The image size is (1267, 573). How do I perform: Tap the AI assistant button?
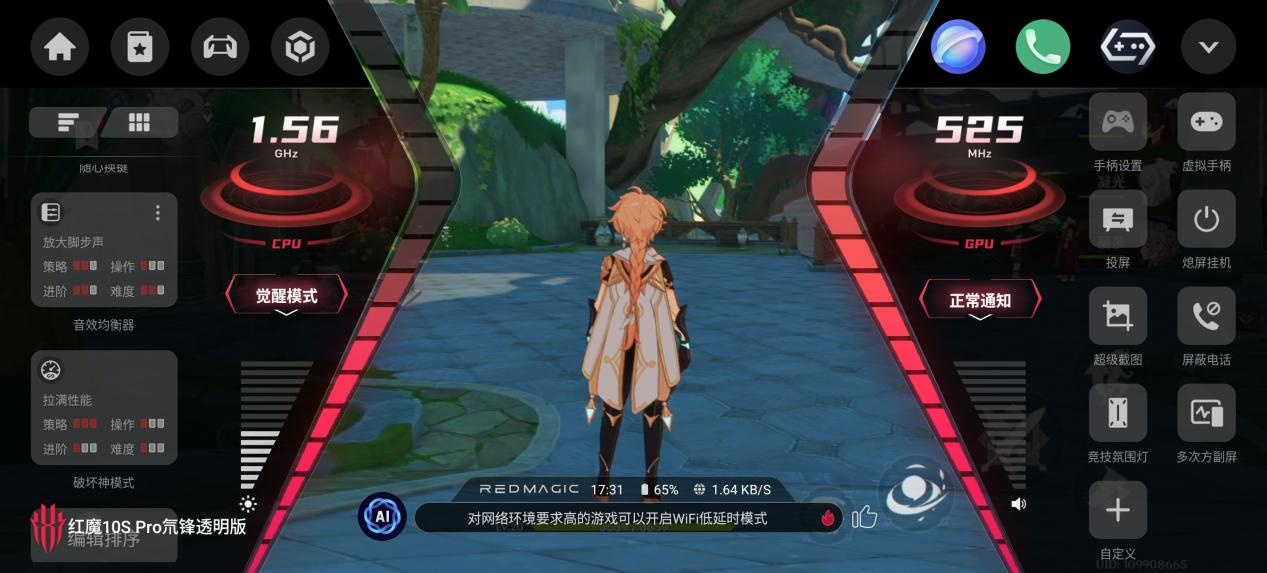382,517
